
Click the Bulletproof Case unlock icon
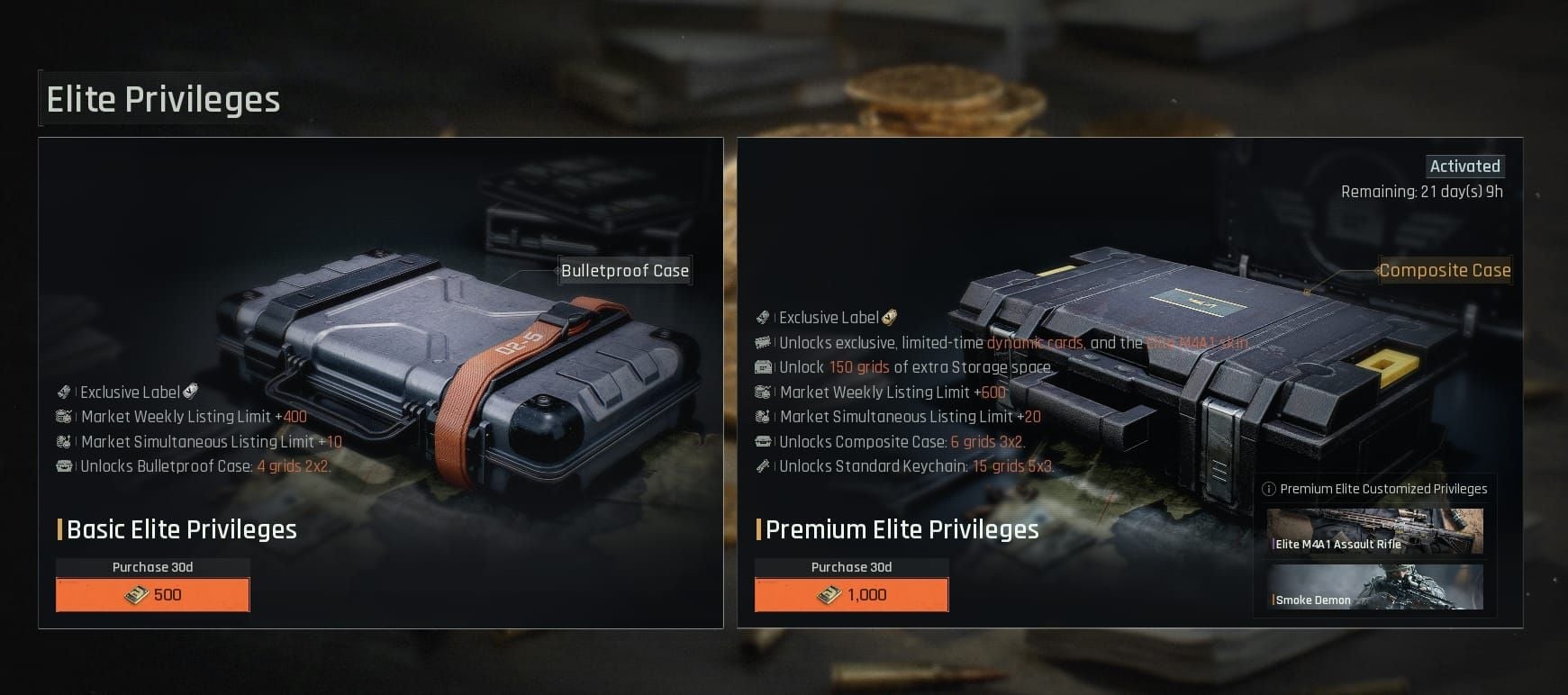[x=63, y=466]
